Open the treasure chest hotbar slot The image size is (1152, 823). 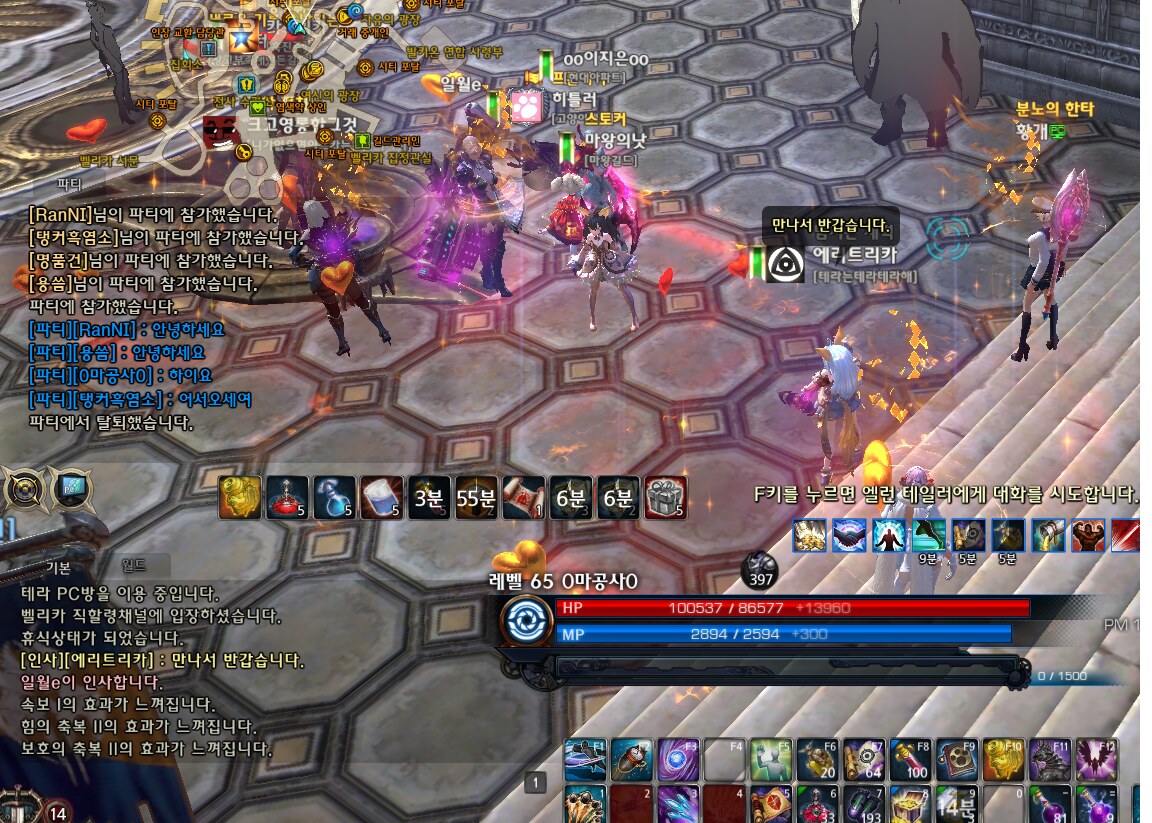[910, 805]
